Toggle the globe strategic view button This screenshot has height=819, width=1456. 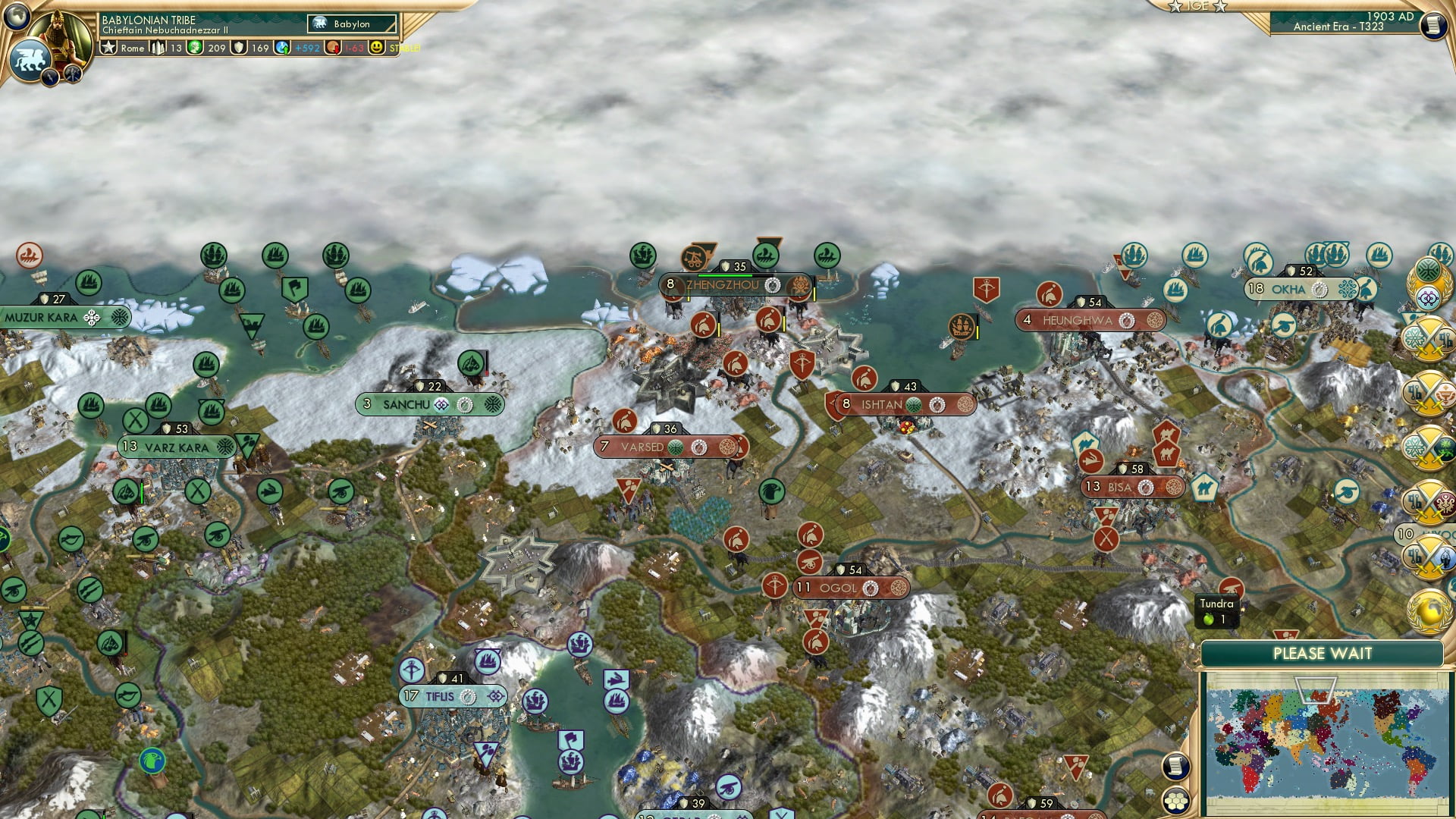[x=17, y=17]
